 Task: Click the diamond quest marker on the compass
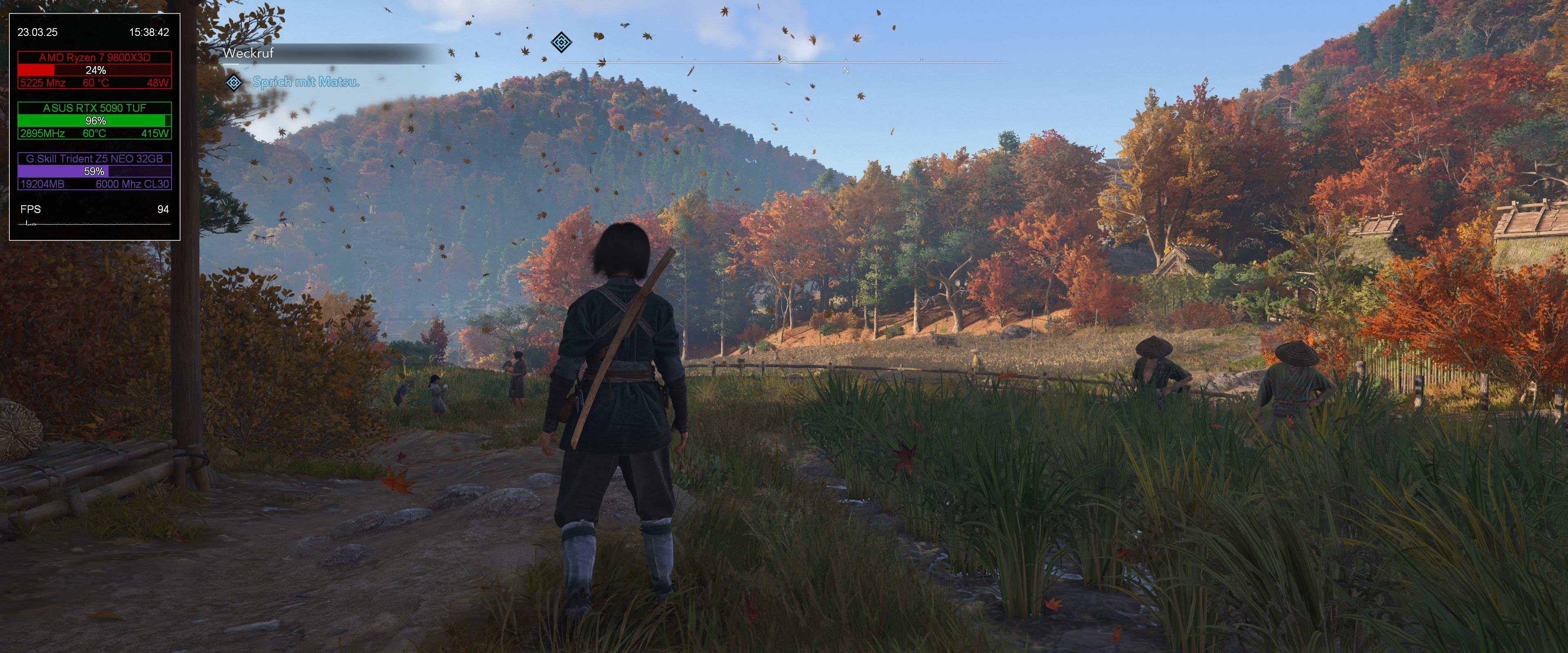(561, 42)
